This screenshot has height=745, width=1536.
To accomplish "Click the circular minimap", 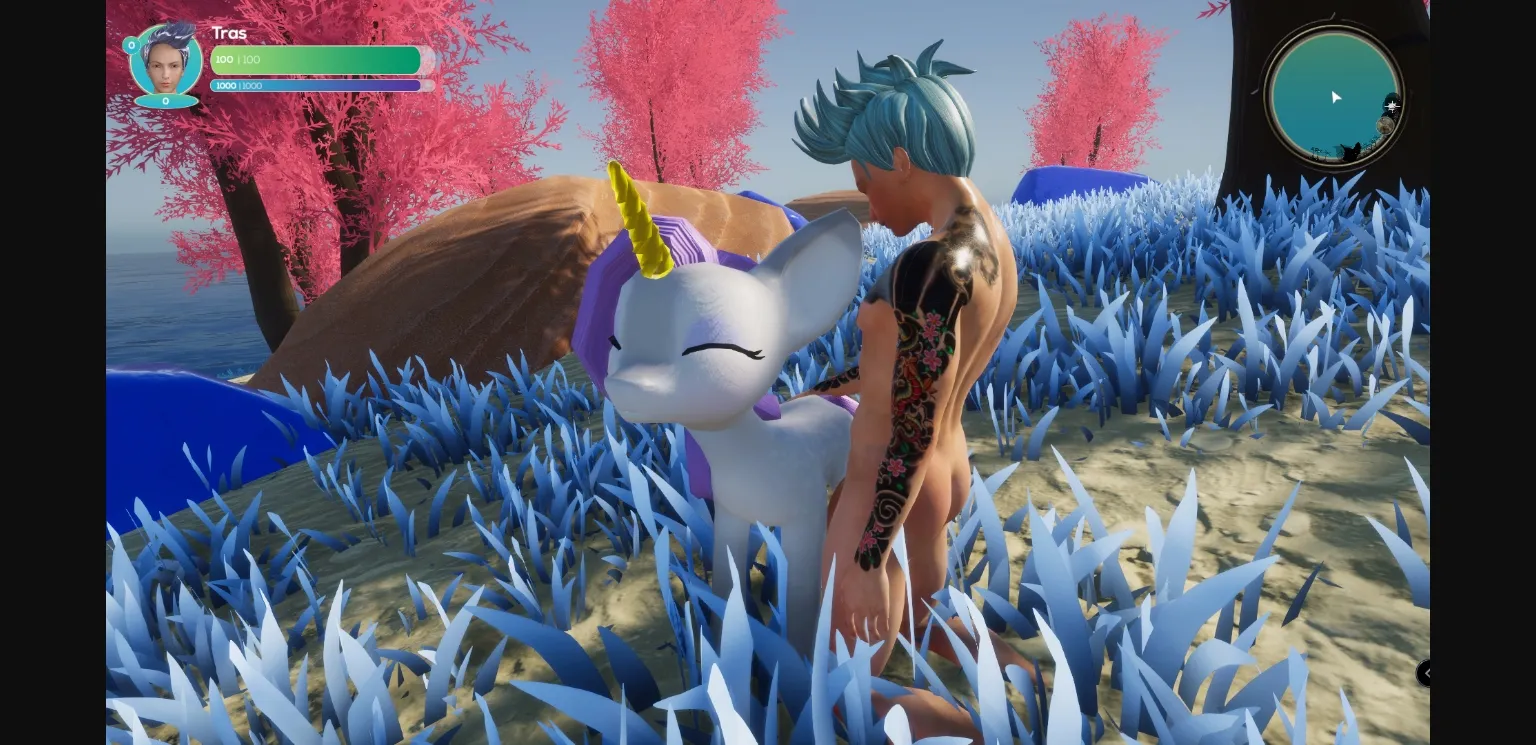I will click(x=1334, y=96).
